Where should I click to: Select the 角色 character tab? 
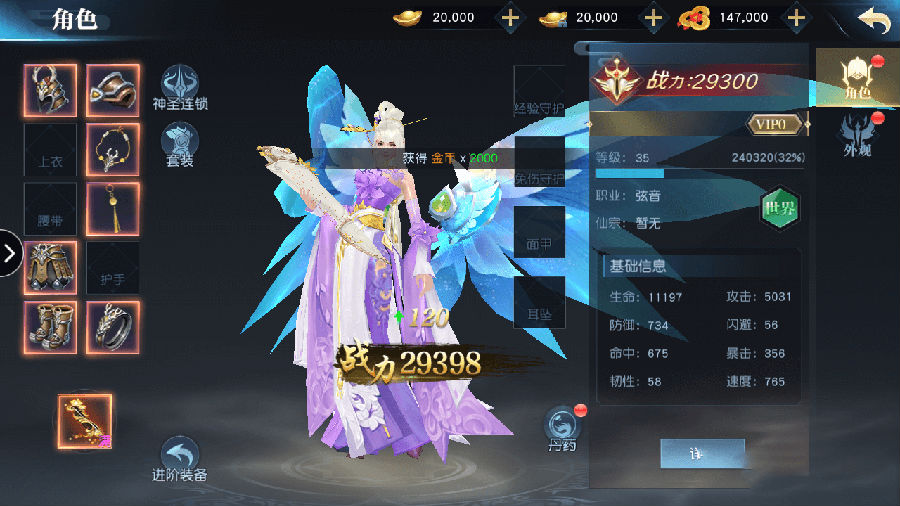click(857, 75)
